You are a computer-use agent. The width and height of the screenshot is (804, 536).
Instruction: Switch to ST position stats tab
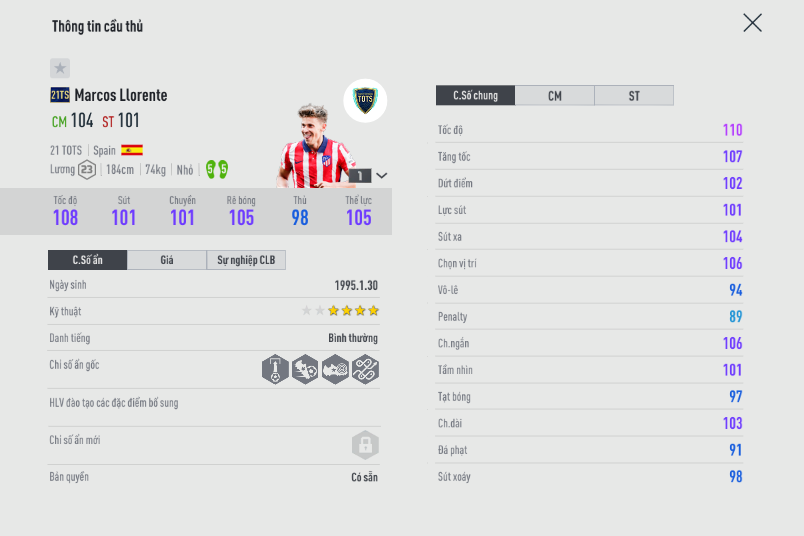[634, 96]
